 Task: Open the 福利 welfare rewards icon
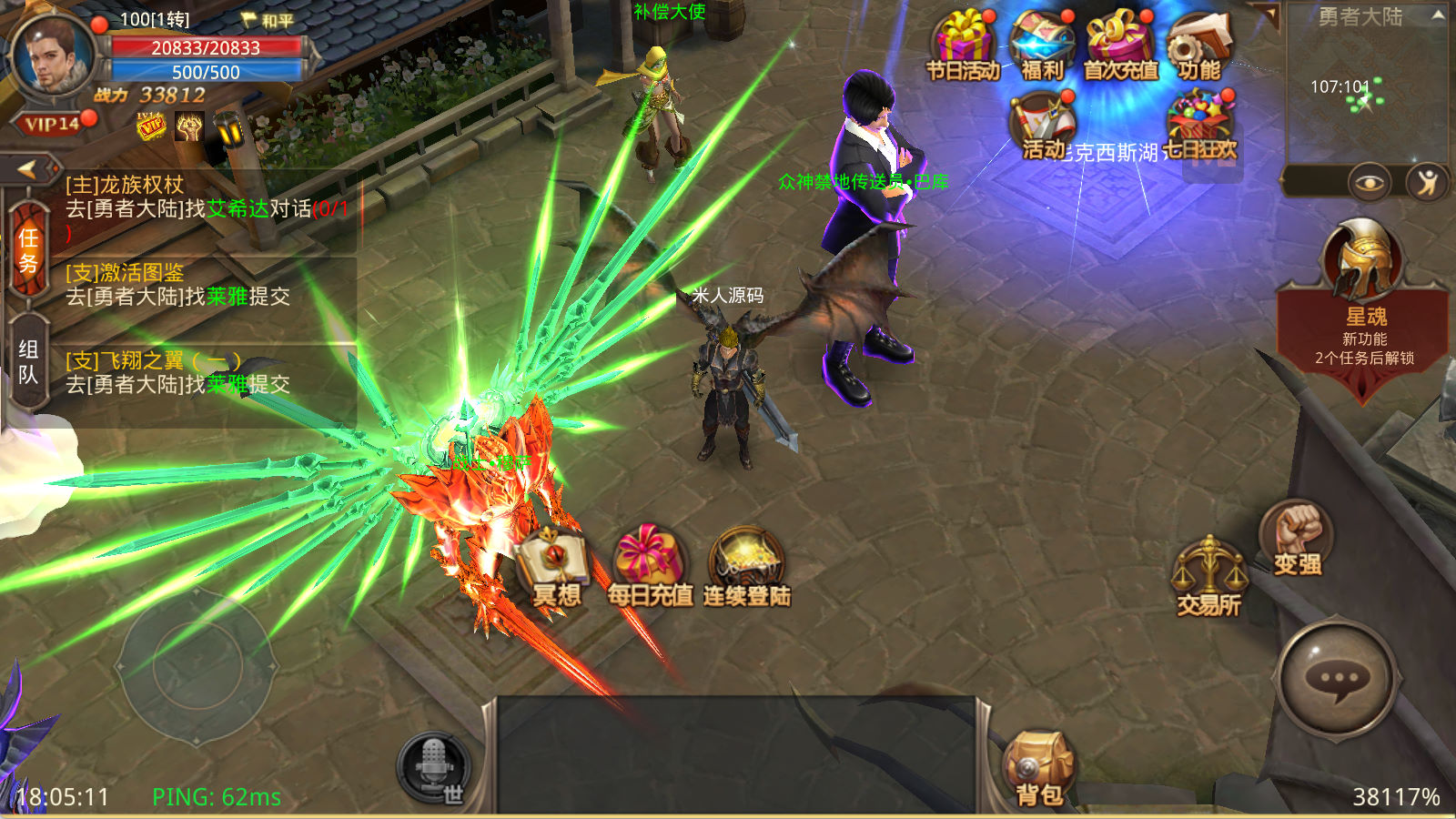[x=1042, y=45]
